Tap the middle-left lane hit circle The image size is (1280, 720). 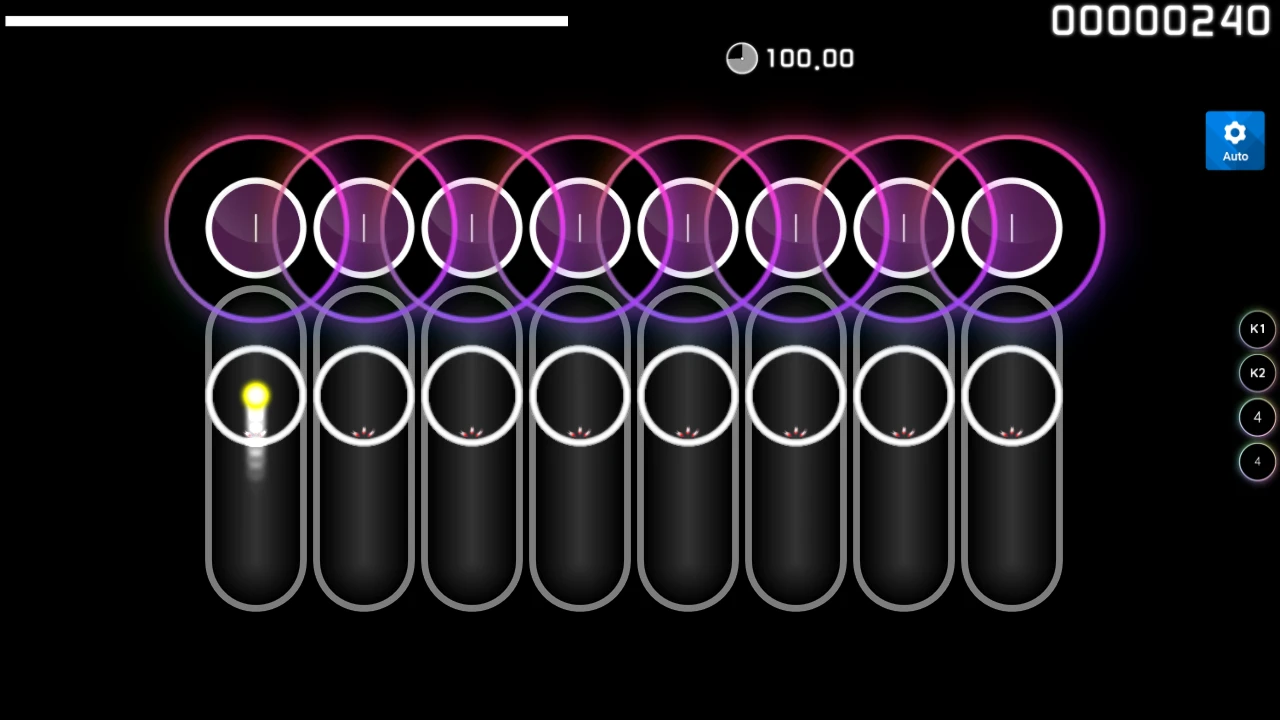(579, 395)
